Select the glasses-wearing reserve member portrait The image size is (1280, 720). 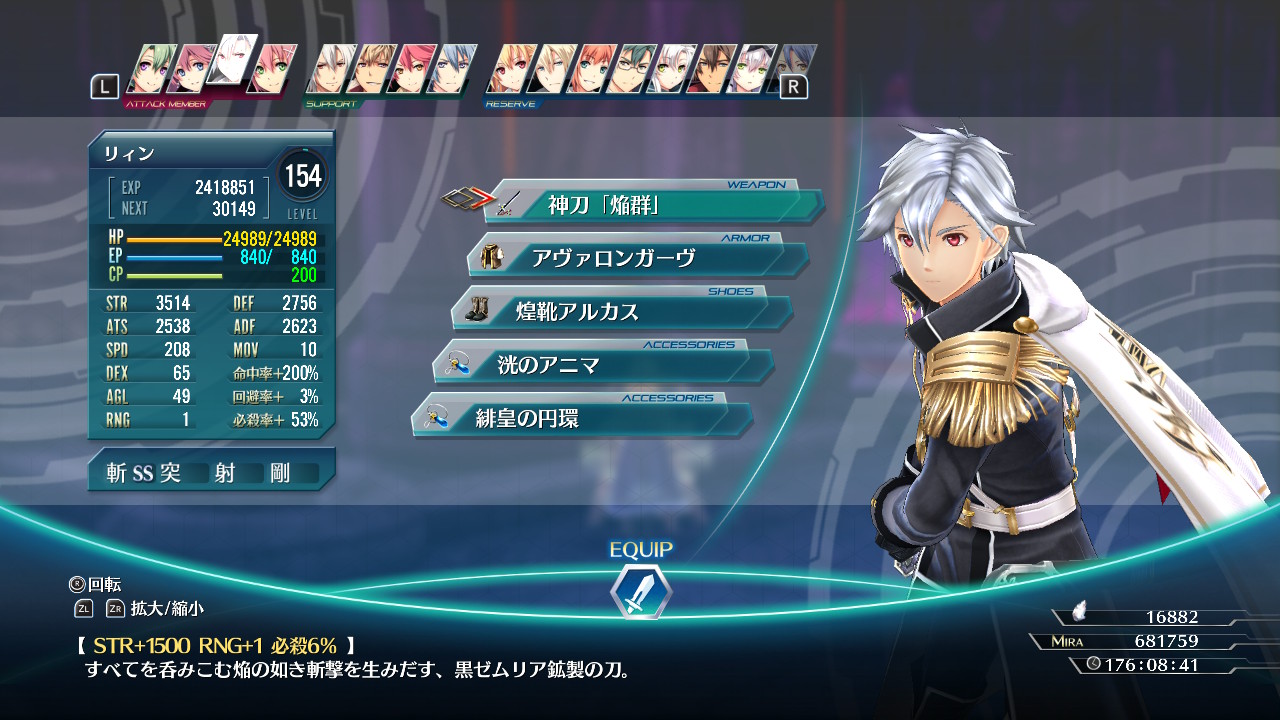coord(631,70)
